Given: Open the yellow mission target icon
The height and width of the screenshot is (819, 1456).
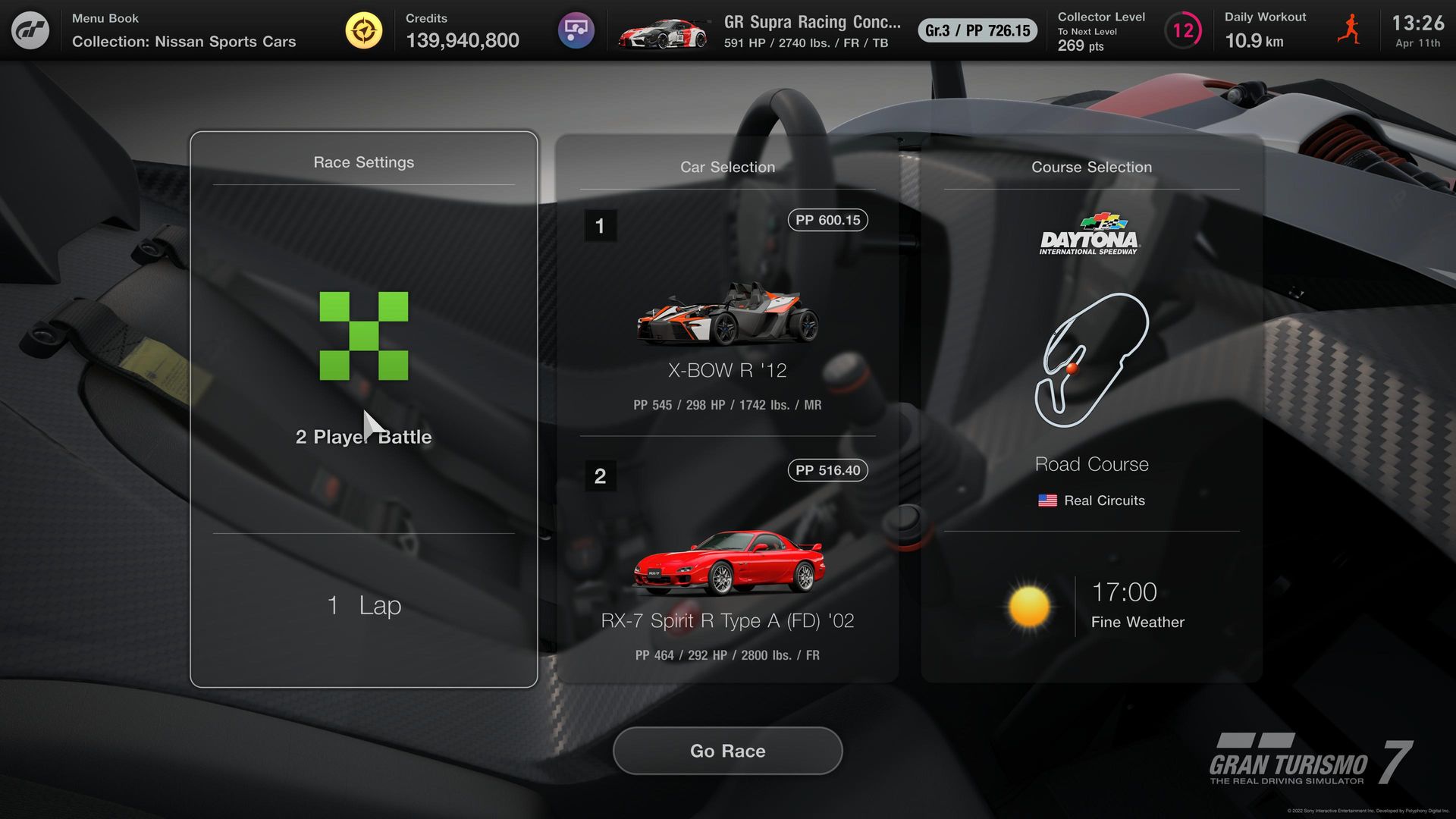Looking at the screenshot, I should [364, 30].
